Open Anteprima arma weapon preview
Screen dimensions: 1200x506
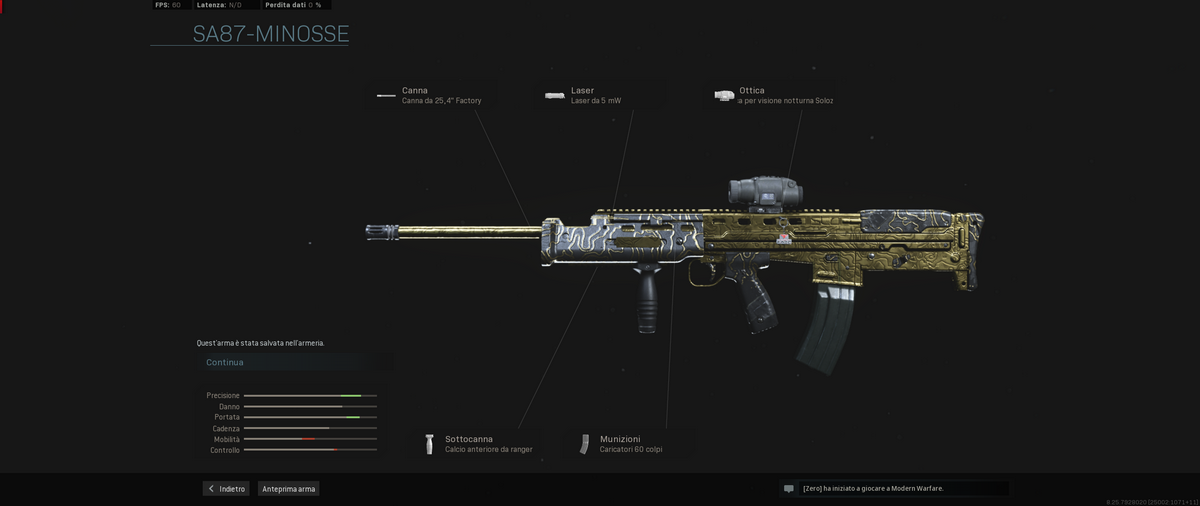pyautogui.click(x=289, y=489)
